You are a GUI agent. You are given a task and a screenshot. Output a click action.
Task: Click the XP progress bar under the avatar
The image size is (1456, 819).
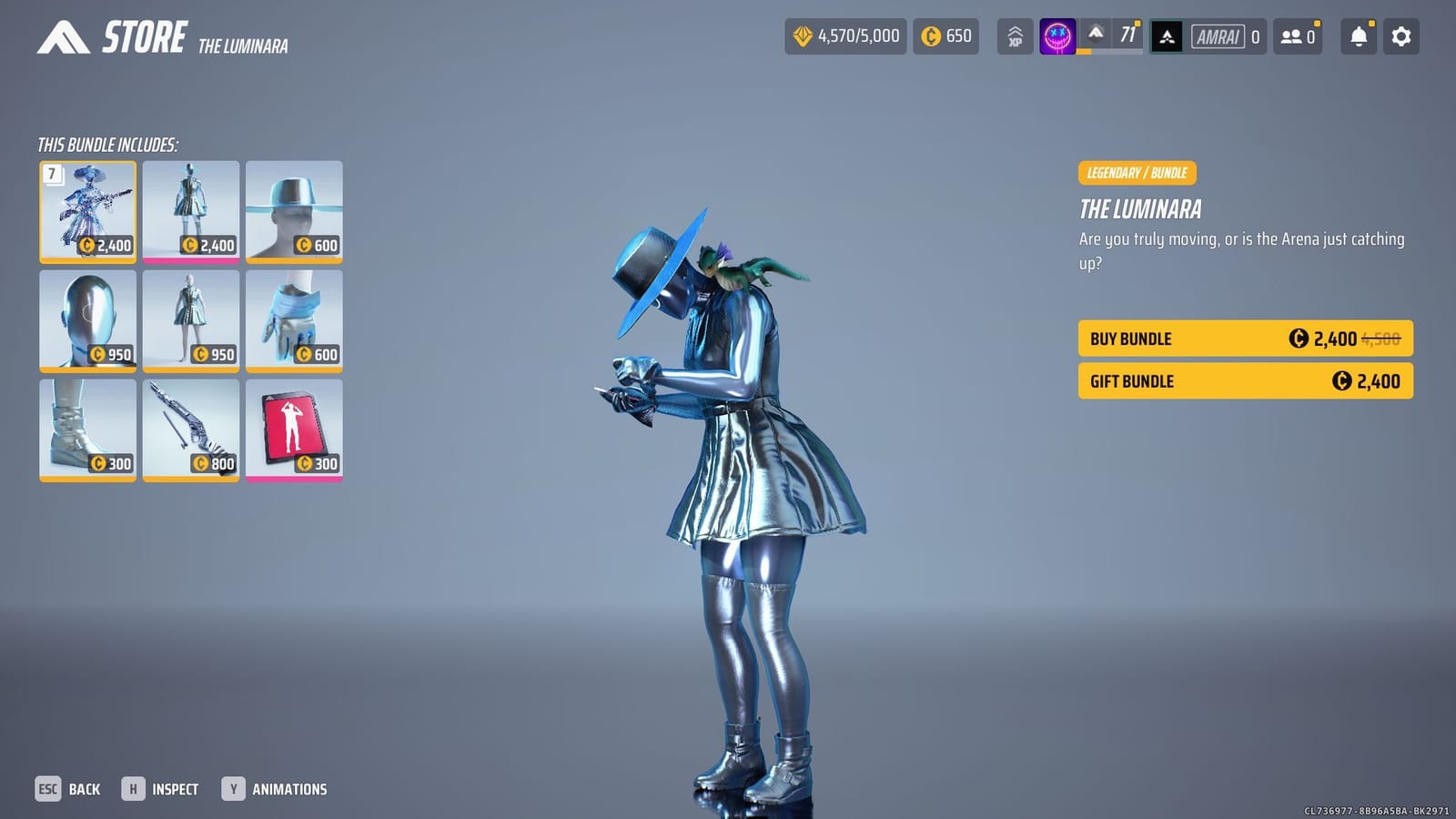tap(1108, 53)
